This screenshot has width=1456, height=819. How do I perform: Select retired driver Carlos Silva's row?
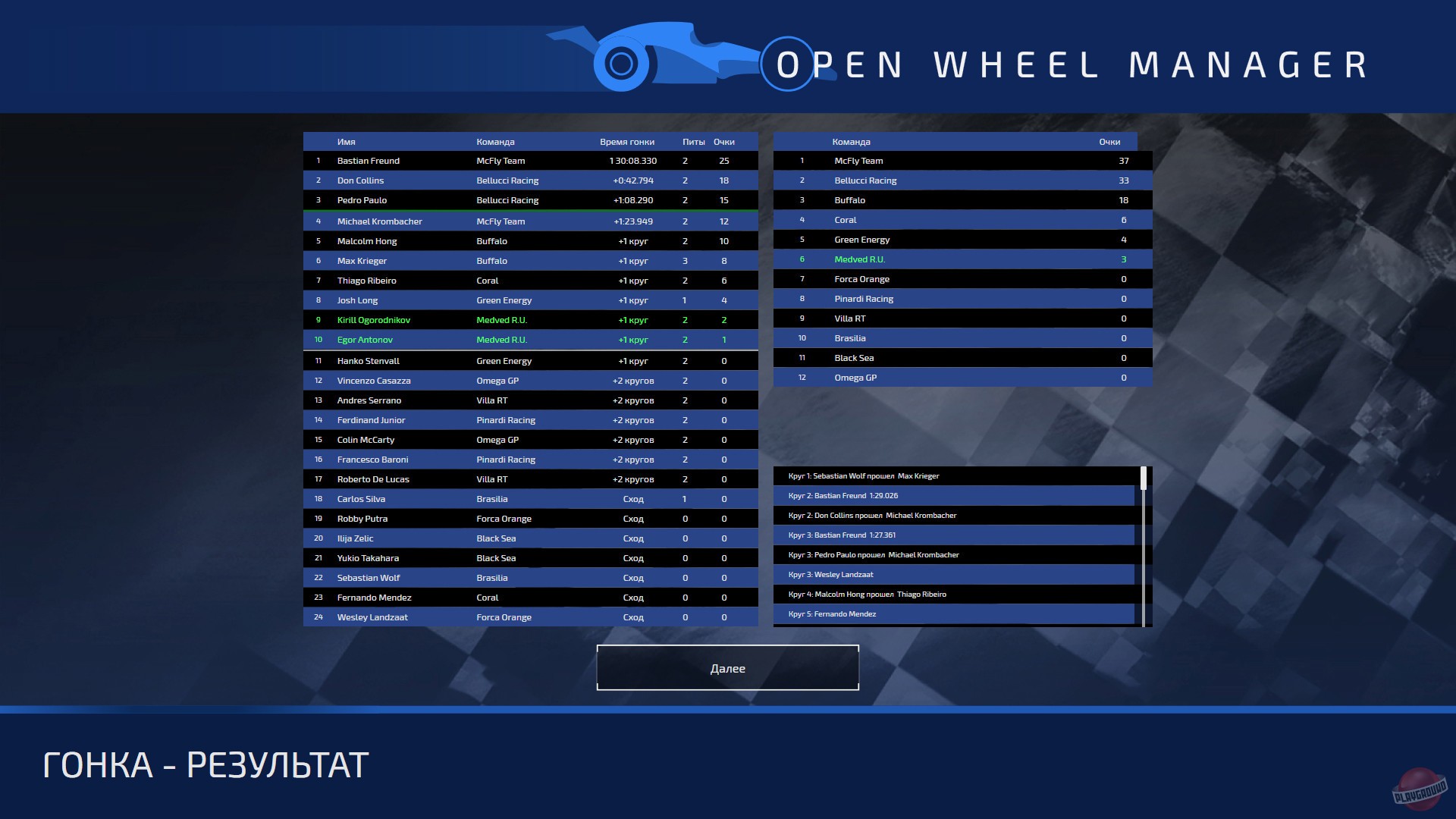[x=531, y=499]
